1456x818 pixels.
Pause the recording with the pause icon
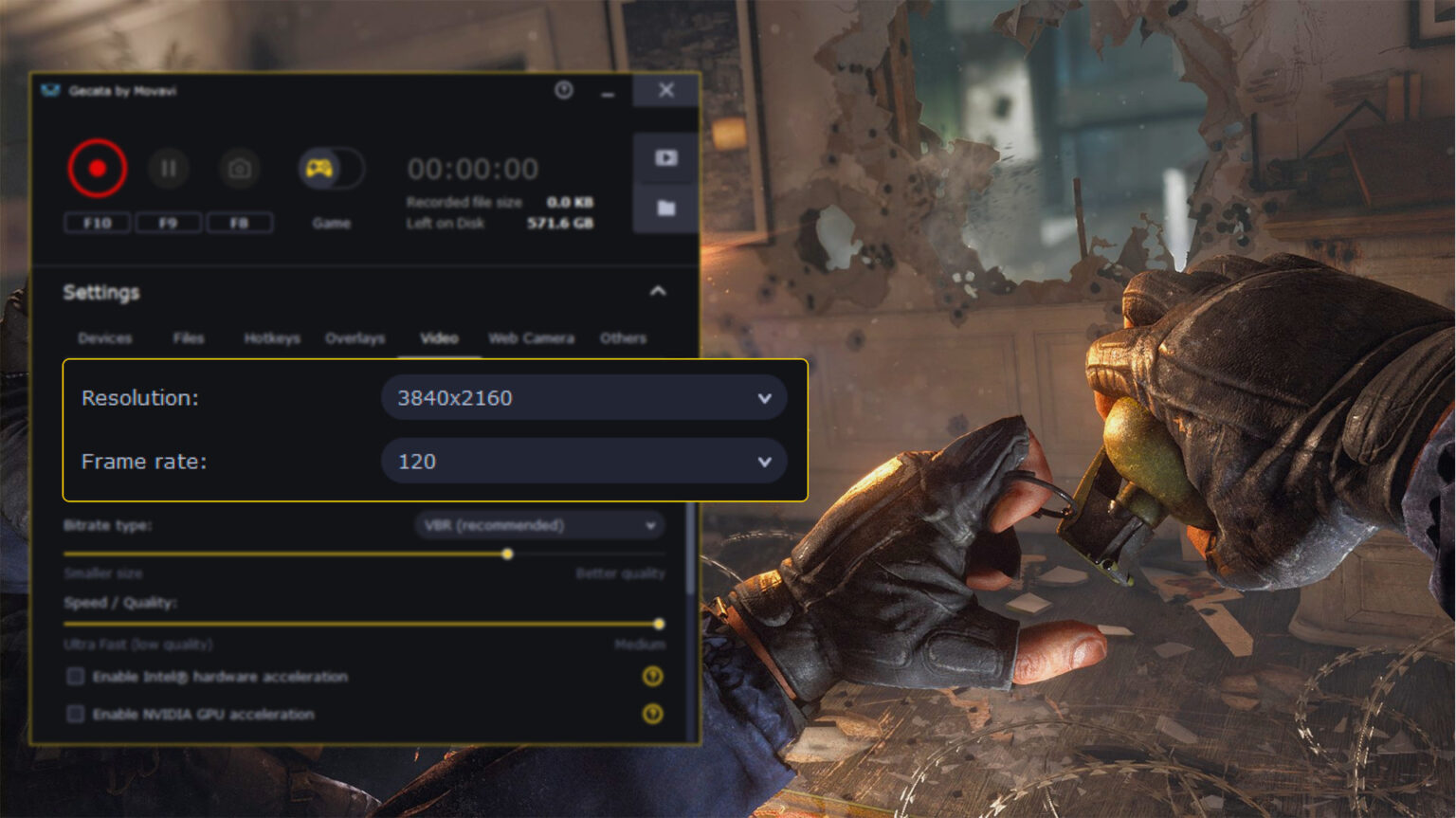coord(169,168)
